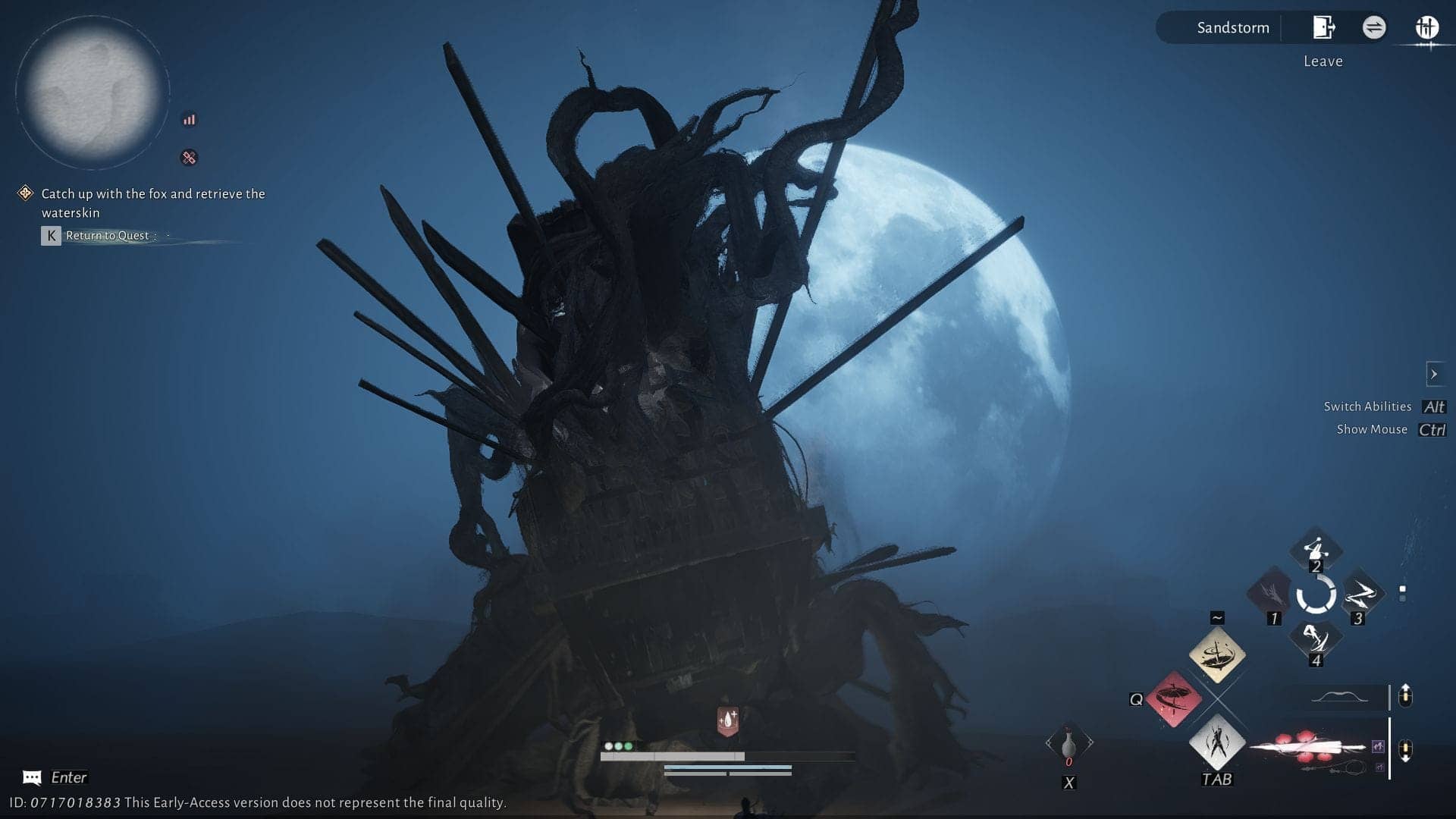Select the fox waterskin quest objective

coord(152,202)
